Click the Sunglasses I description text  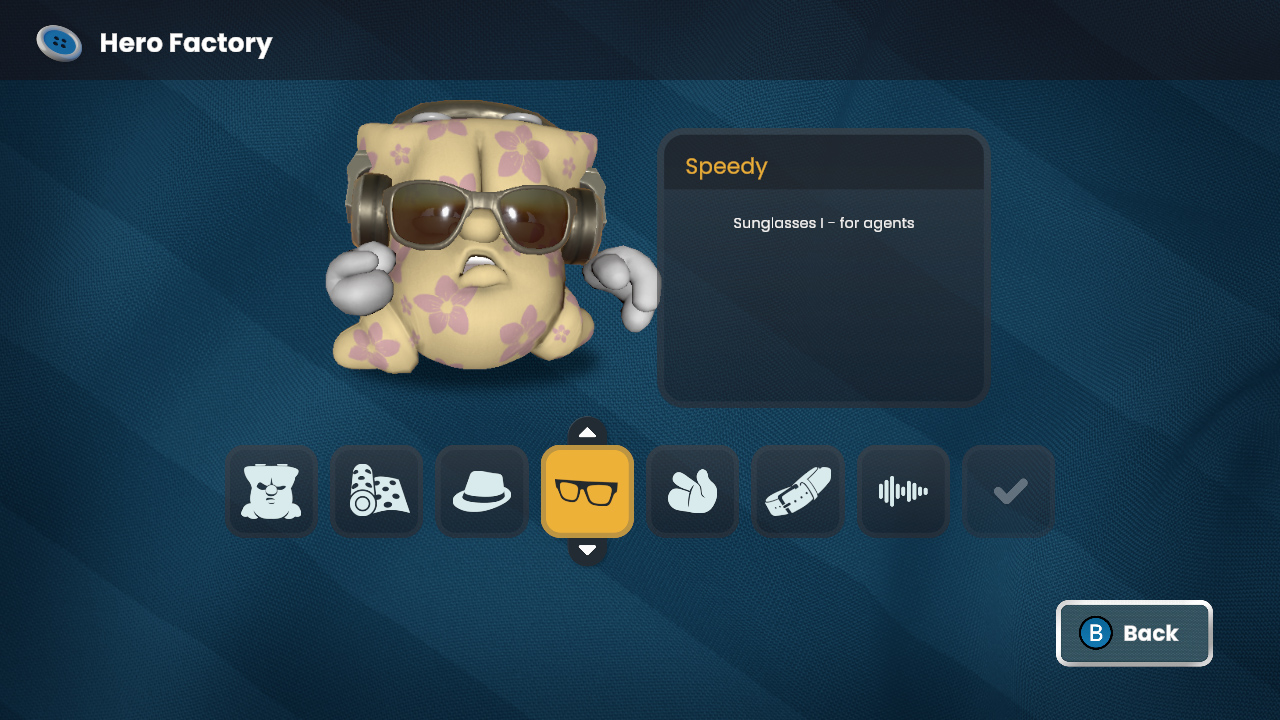click(823, 223)
